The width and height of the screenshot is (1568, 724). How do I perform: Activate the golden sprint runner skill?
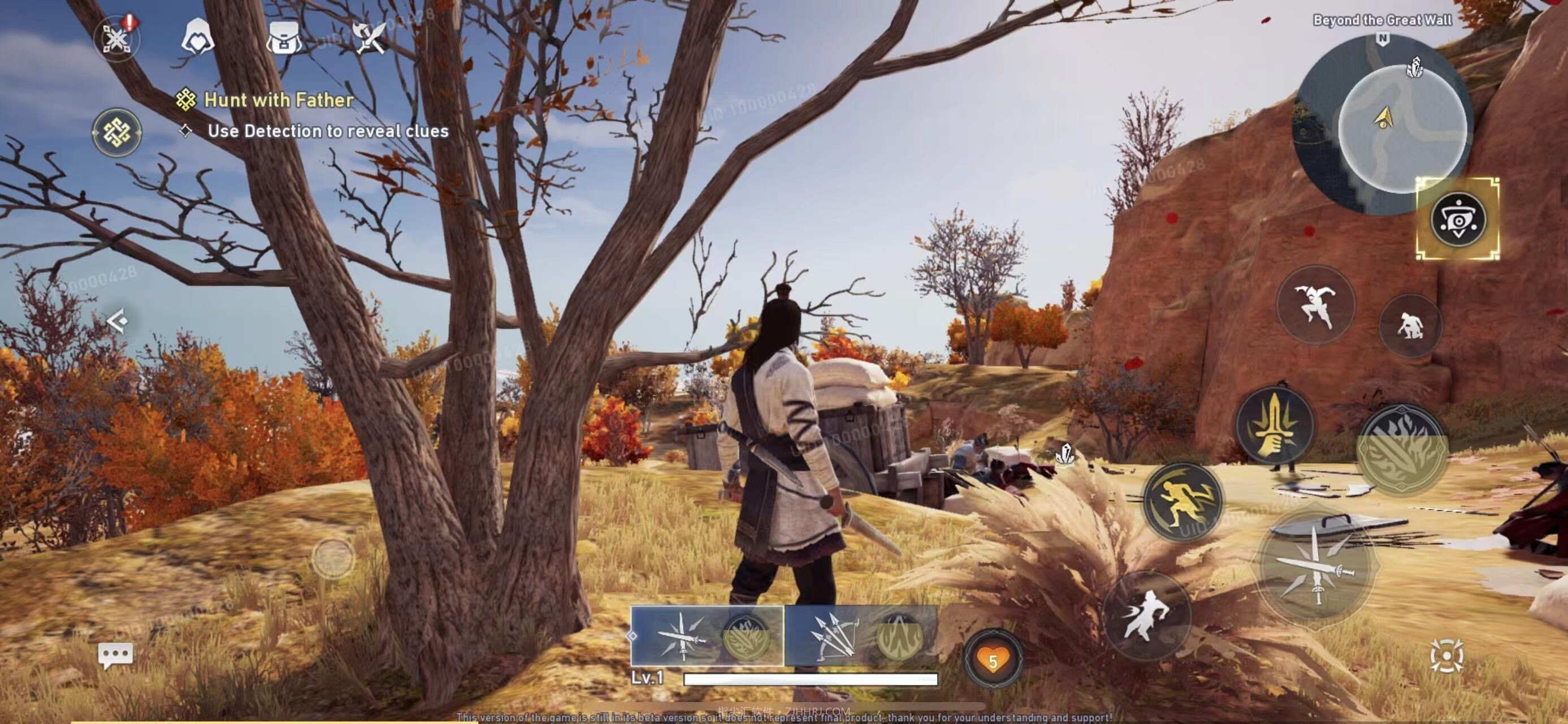coord(1182,501)
